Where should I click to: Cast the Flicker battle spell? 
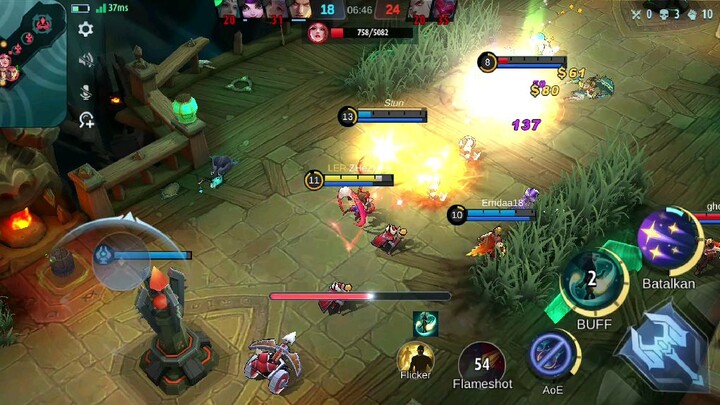click(x=415, y=358)
